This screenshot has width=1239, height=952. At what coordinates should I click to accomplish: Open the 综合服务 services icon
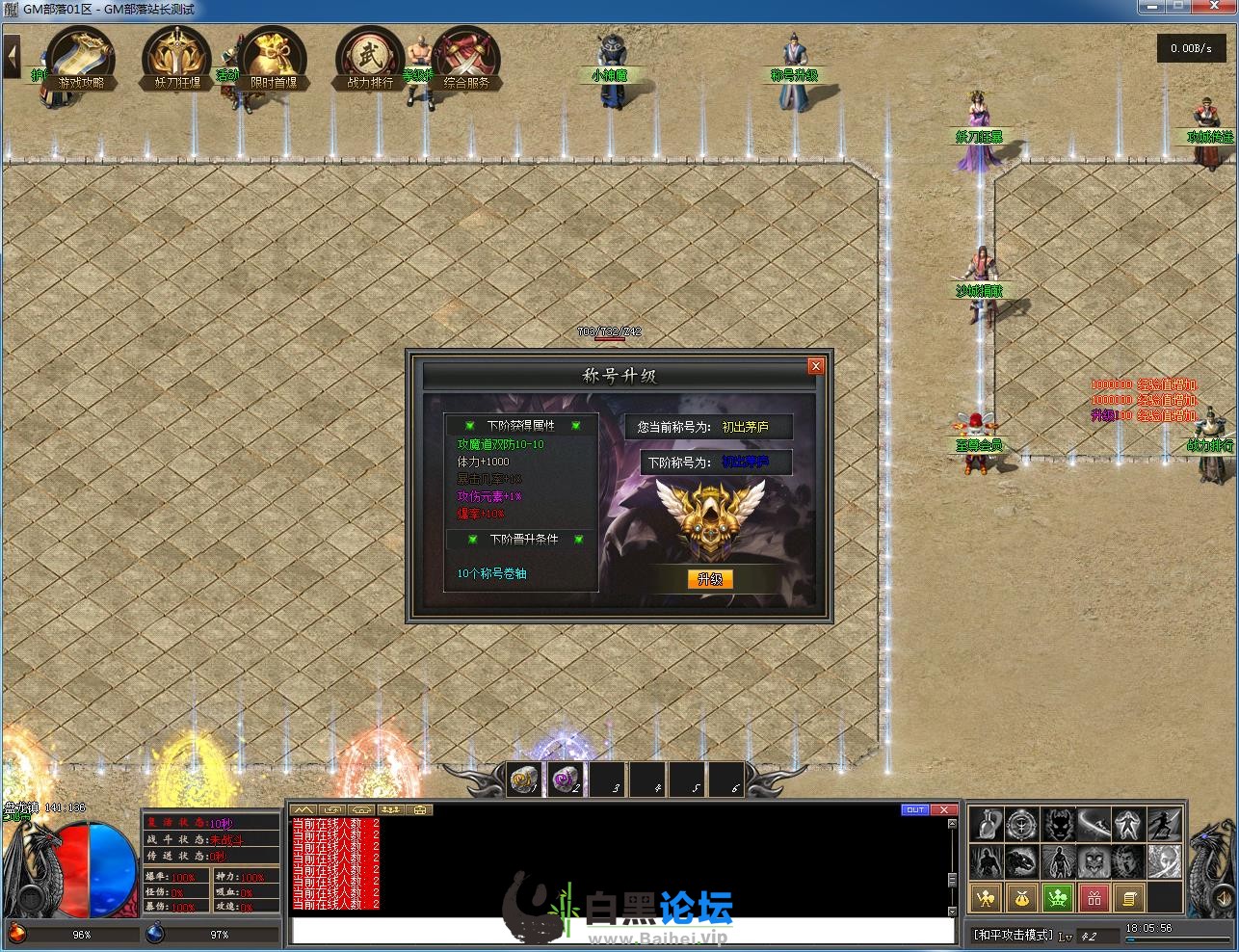coord(466,58)
